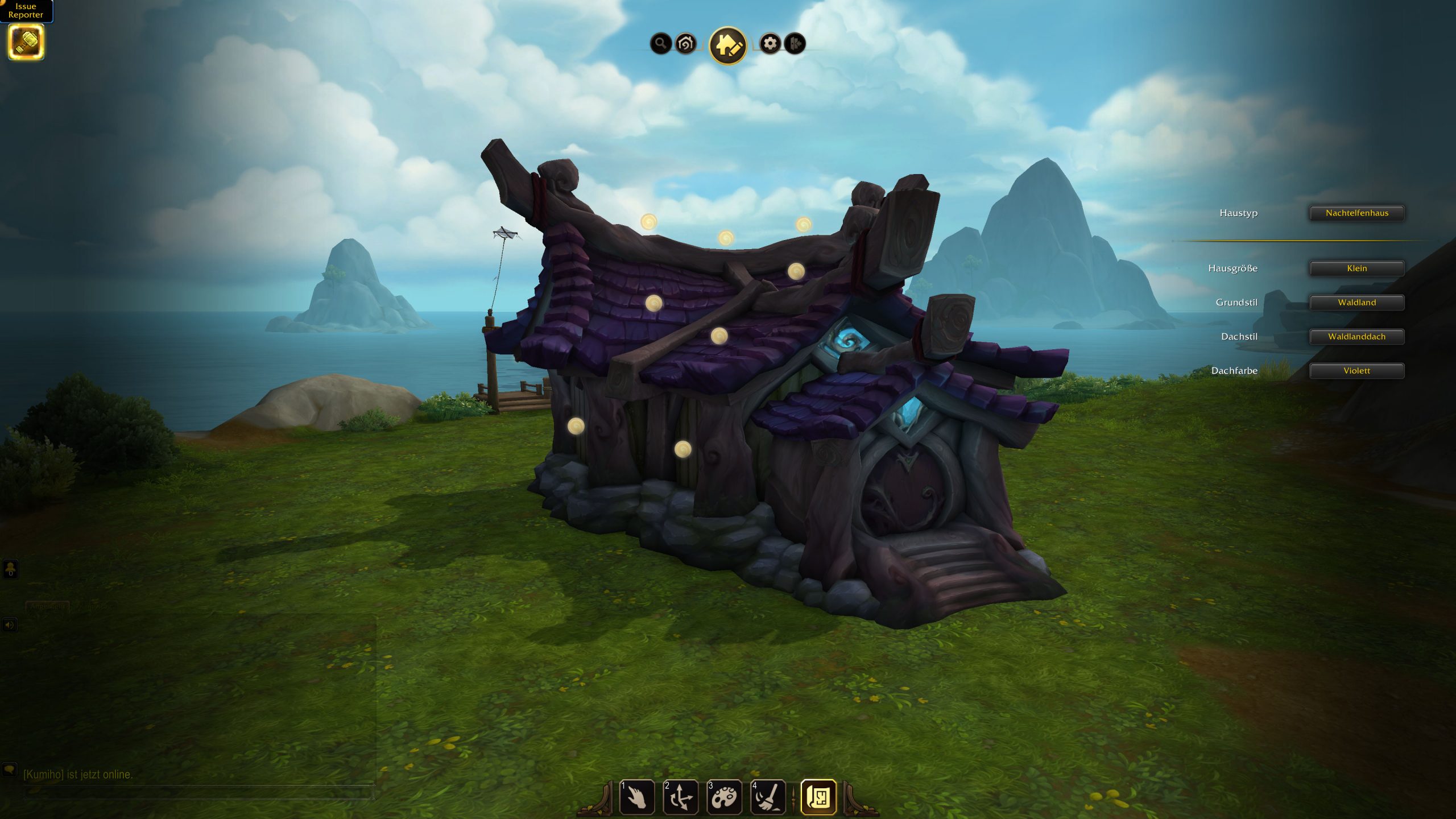Open the Issue Reporter hammer button
1456x819 pixels.
click(26, 42)
